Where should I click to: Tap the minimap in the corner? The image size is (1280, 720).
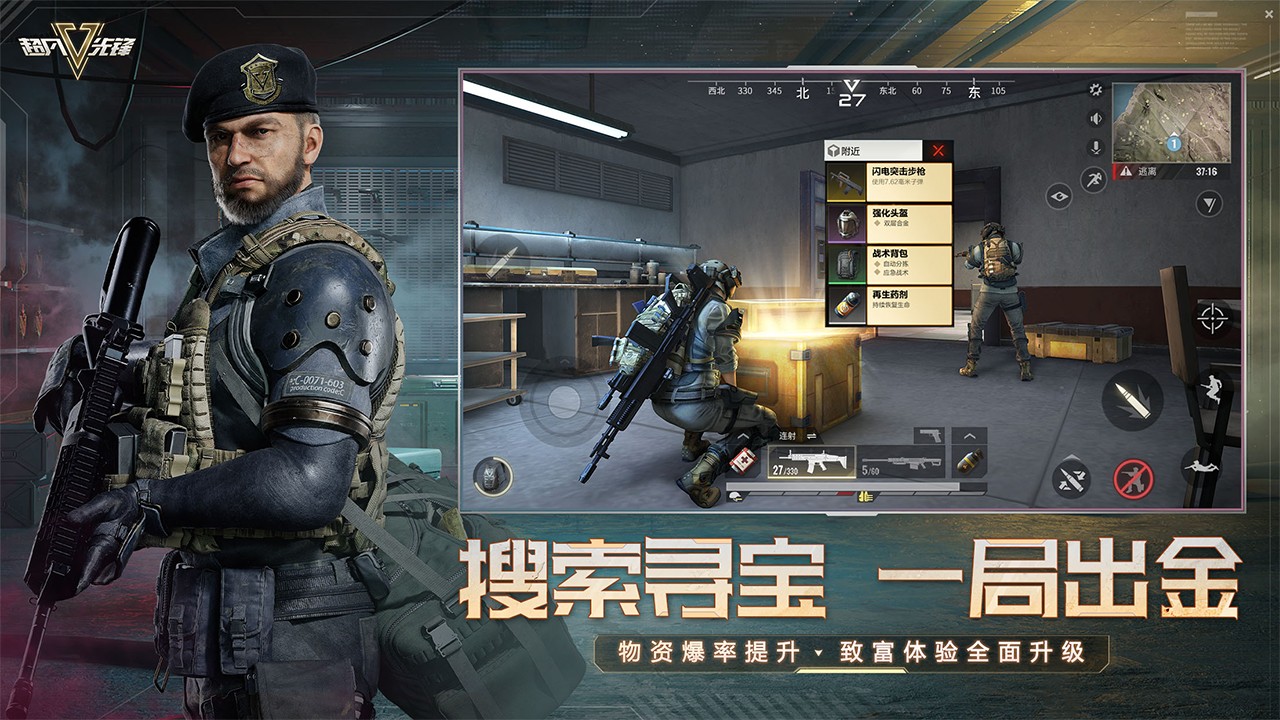point(1174,123)
